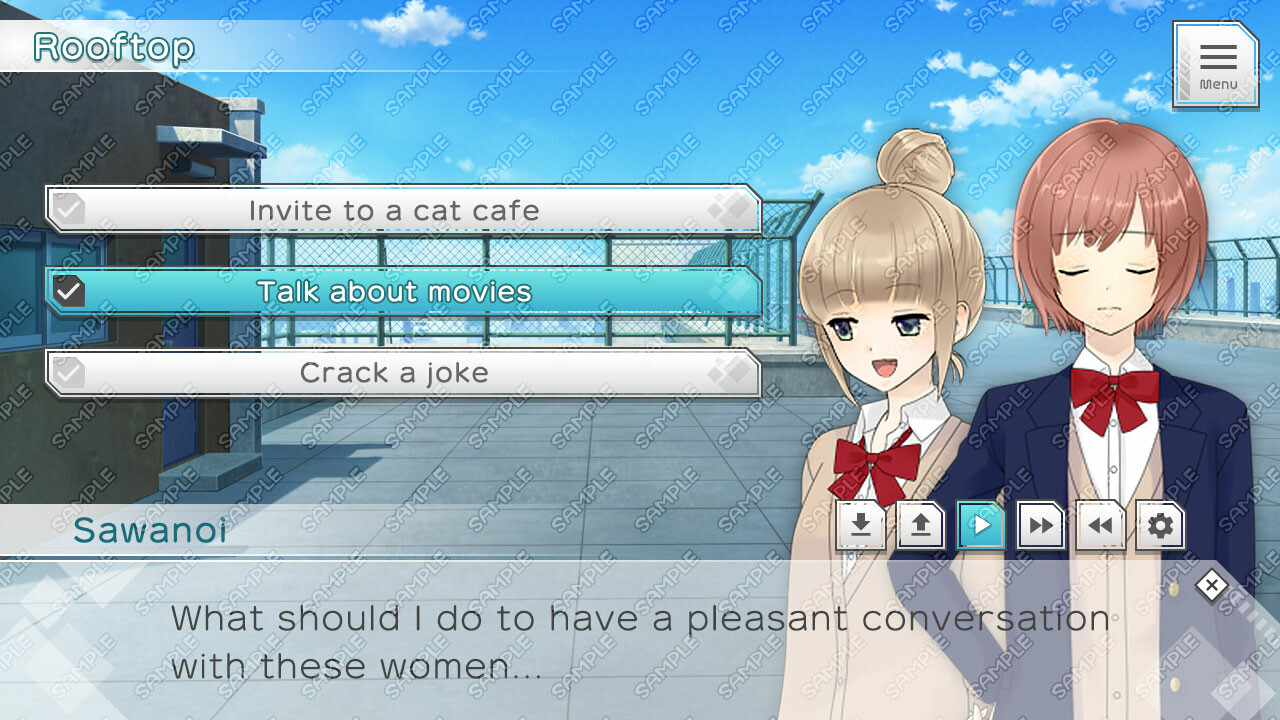Enable auto-play with the Play icon
This screenshot has width=1280, height=720.
point(980,524)
